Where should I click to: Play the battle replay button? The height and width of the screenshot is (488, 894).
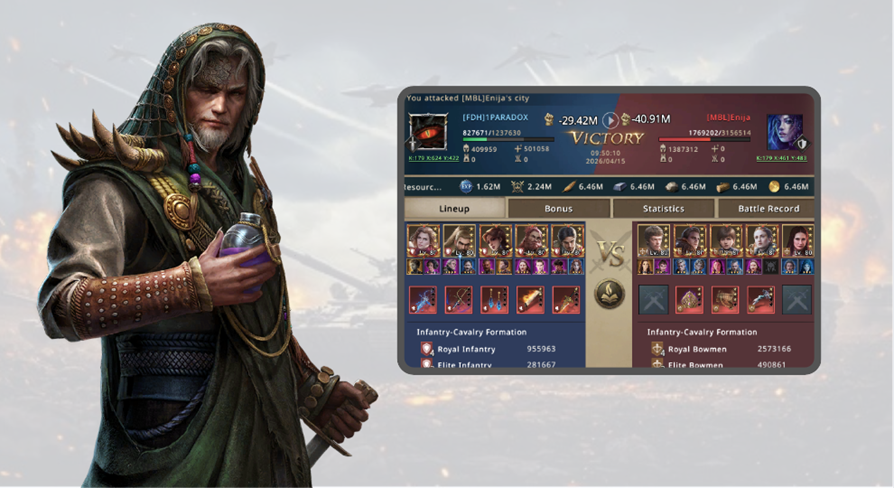coord(610,120)
